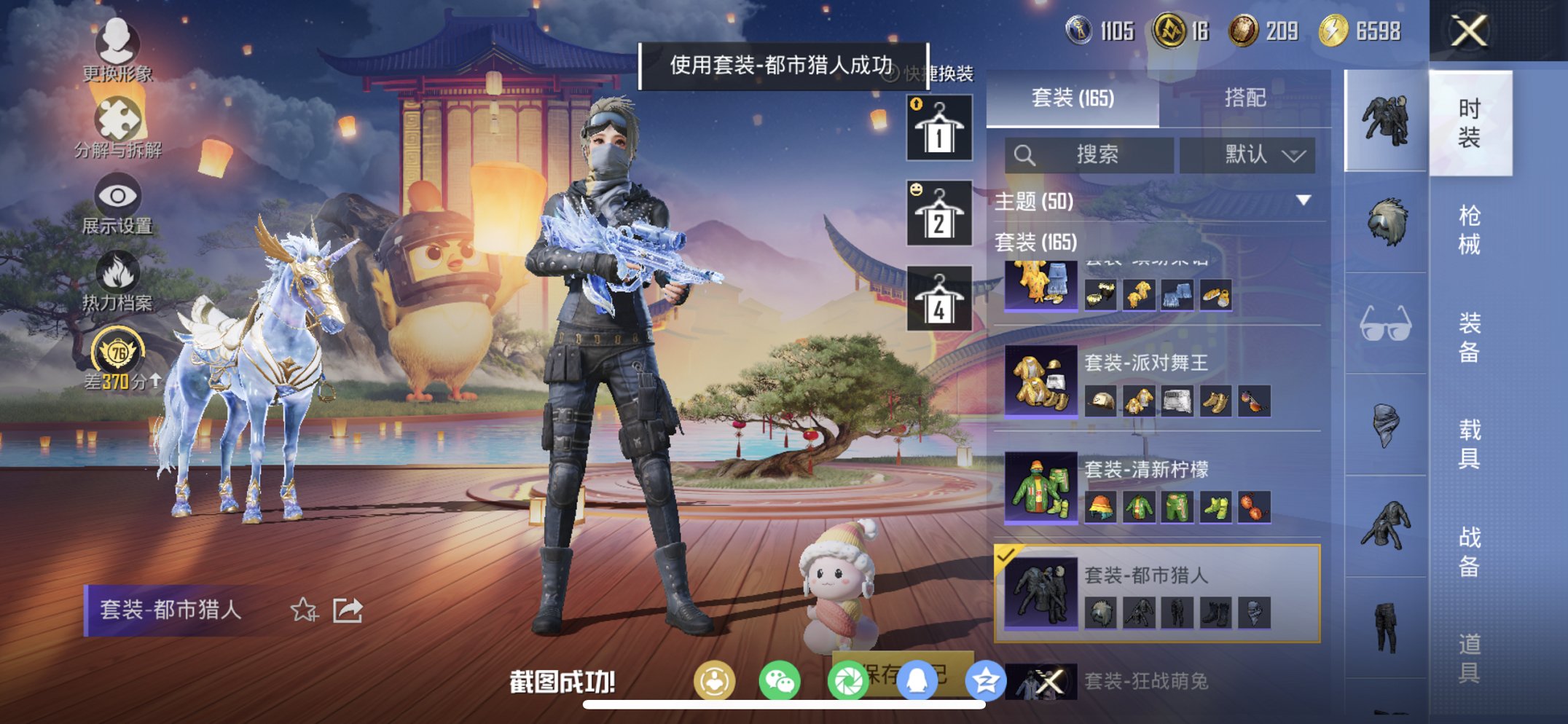
Task: Open the 热力档案 flame icon
Action: [x=117, y=271]
